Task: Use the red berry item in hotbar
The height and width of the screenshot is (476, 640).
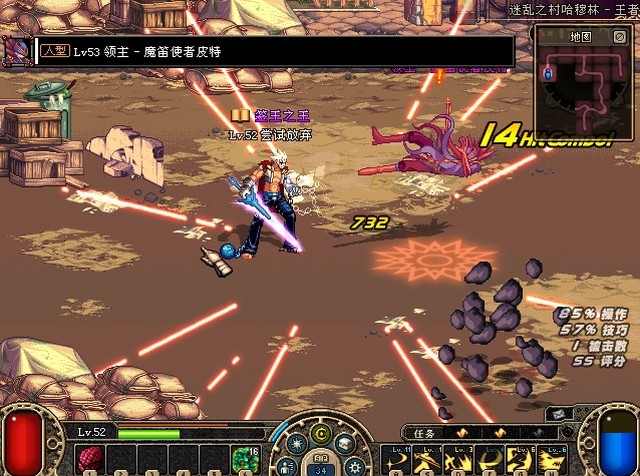Action: coord(89,459)
